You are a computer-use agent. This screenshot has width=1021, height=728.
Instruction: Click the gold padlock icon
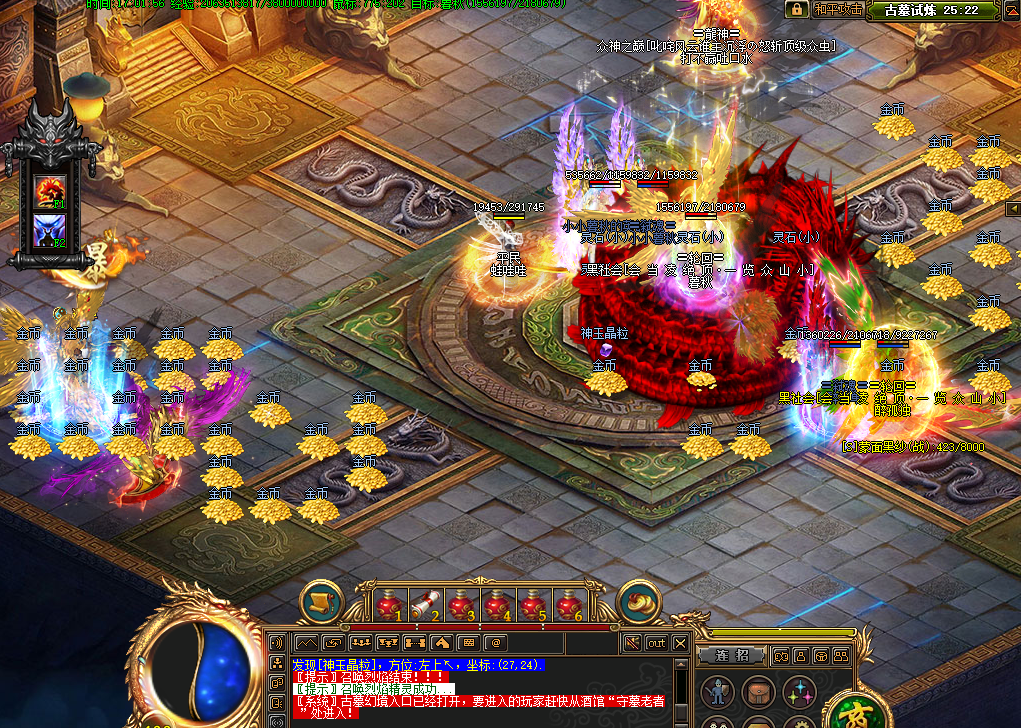pyautogui.click(x=796, y=9)
